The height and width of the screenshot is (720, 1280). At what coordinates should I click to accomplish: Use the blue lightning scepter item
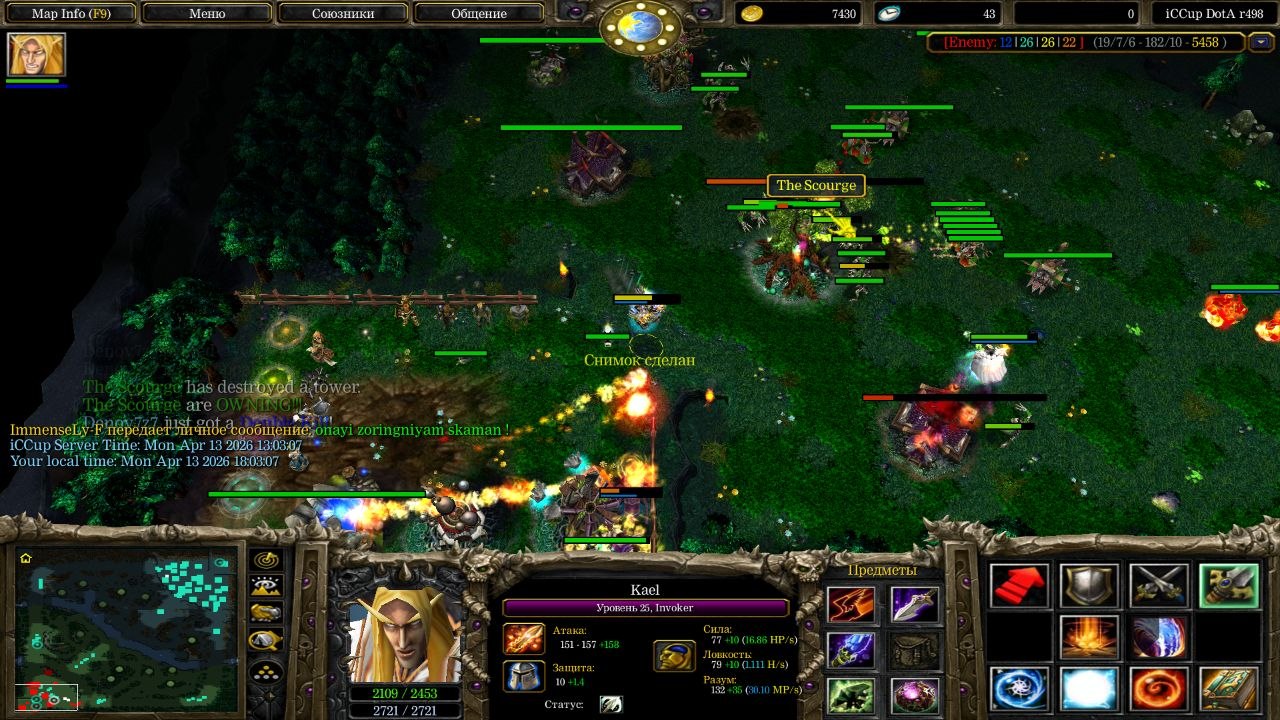(x=851, y=650)
